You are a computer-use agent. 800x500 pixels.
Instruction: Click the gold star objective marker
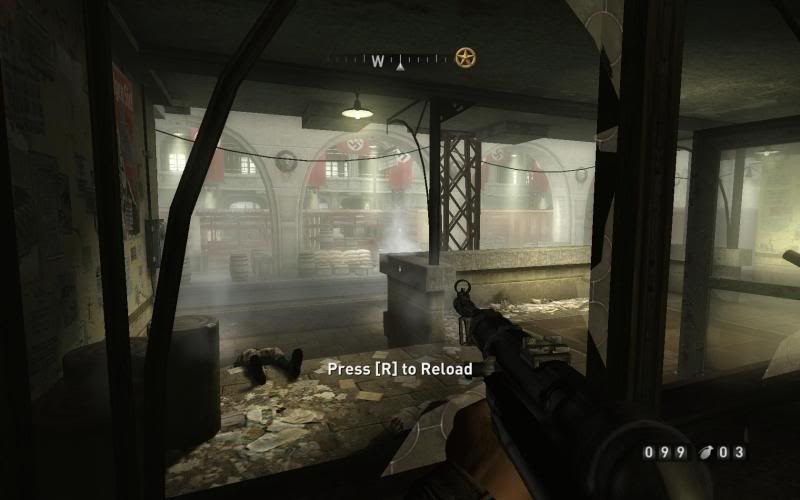465,58
